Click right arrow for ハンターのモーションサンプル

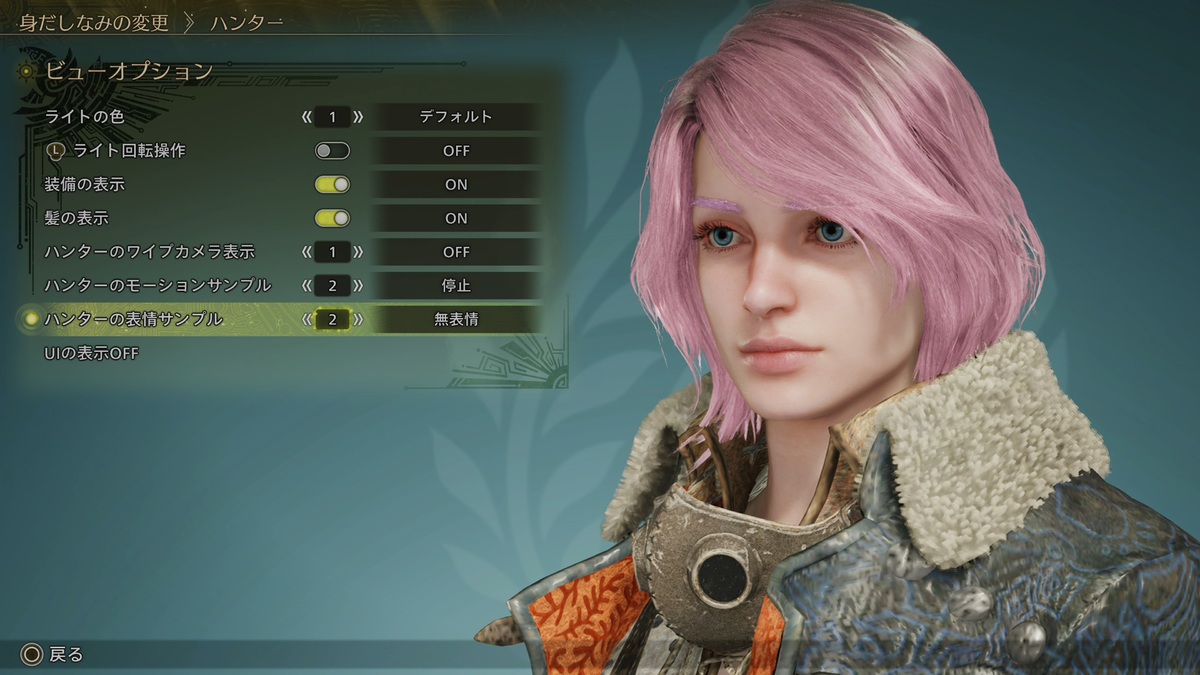tap(358, 286)
